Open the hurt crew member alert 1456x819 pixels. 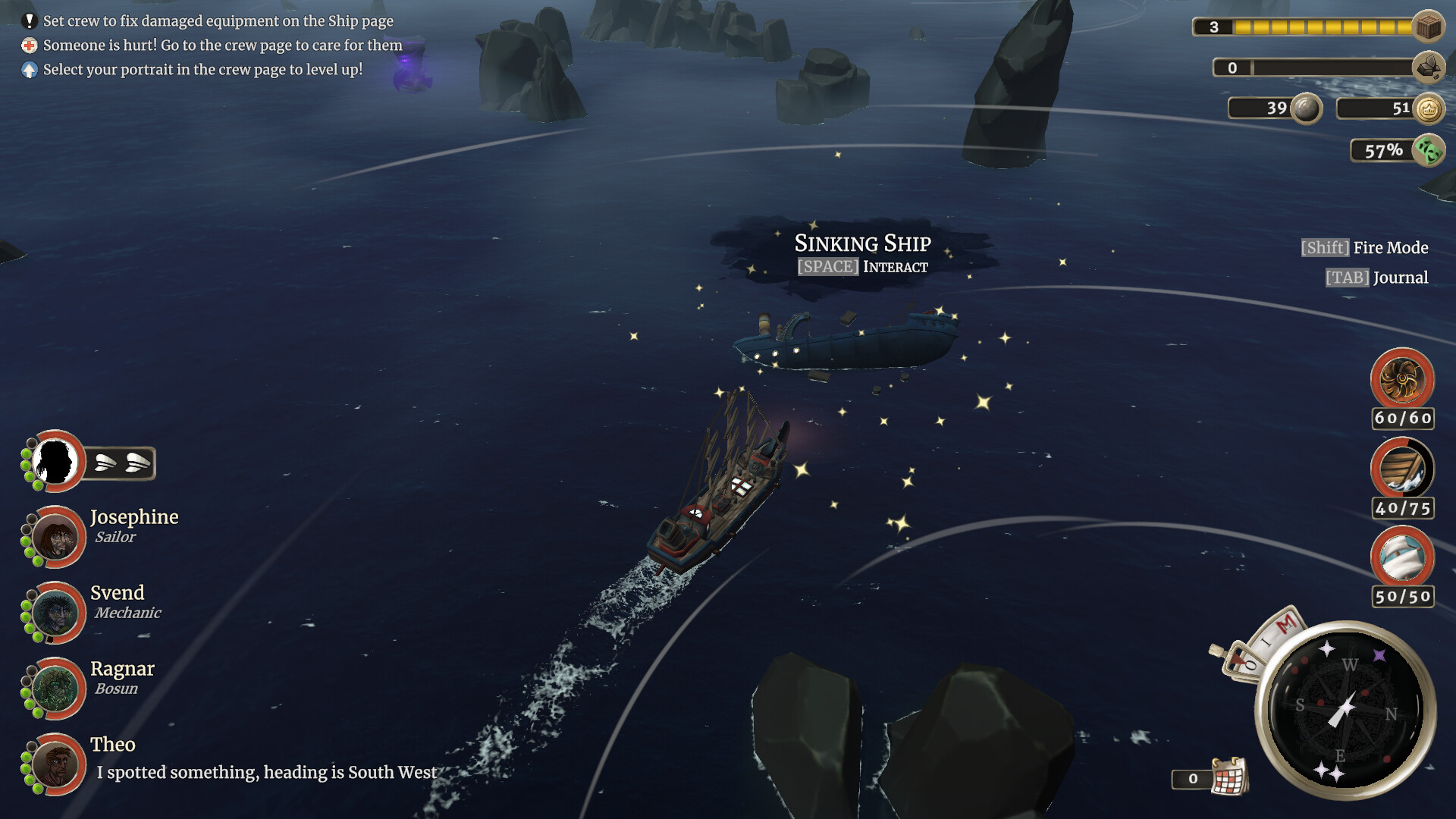(x=222, y=45)
